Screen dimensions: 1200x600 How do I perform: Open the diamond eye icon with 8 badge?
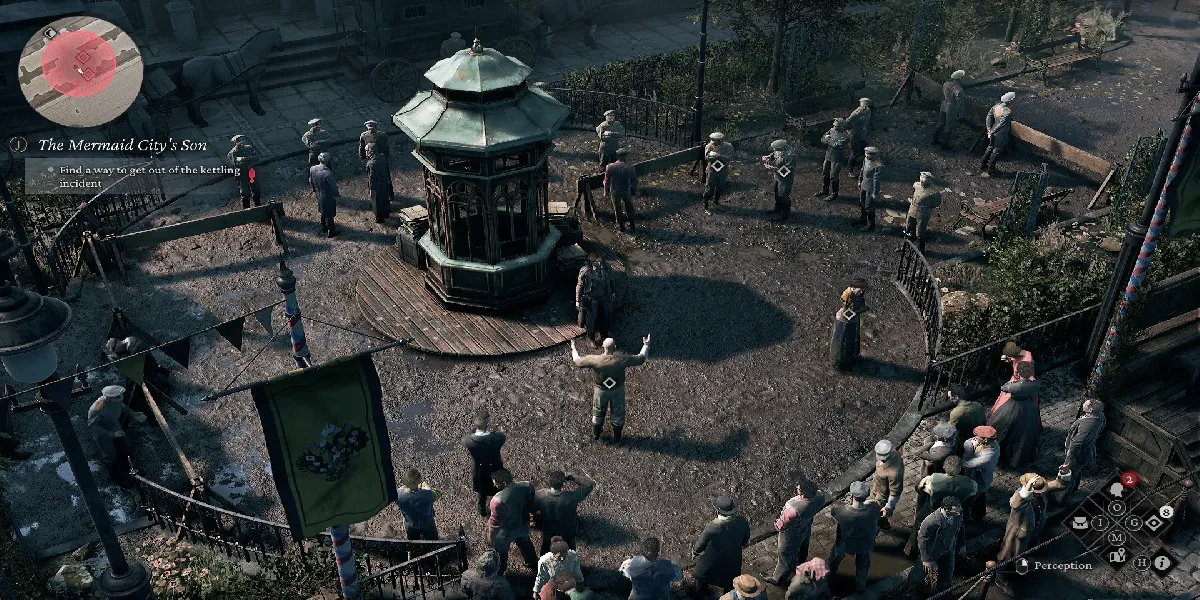(x=1153, y=522)
